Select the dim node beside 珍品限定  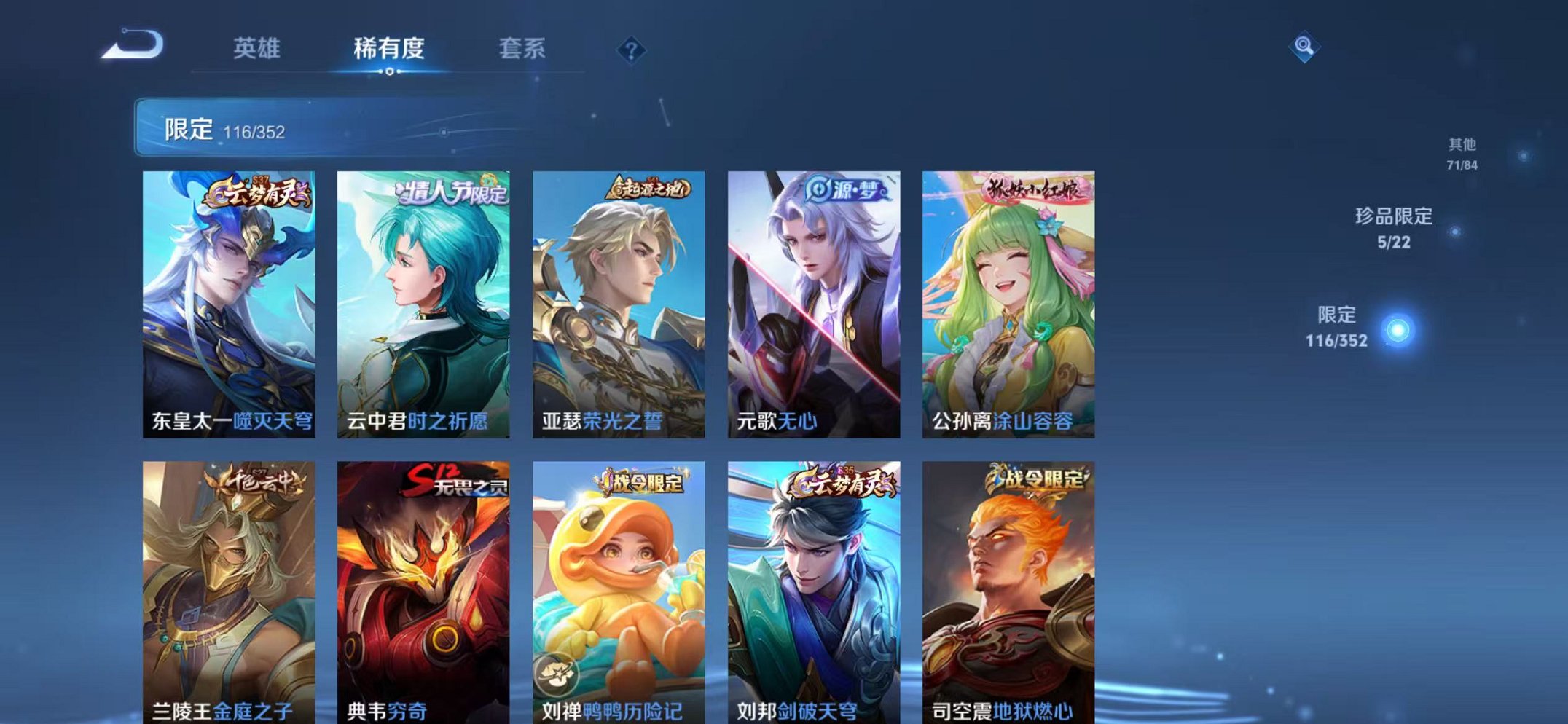1455,230
